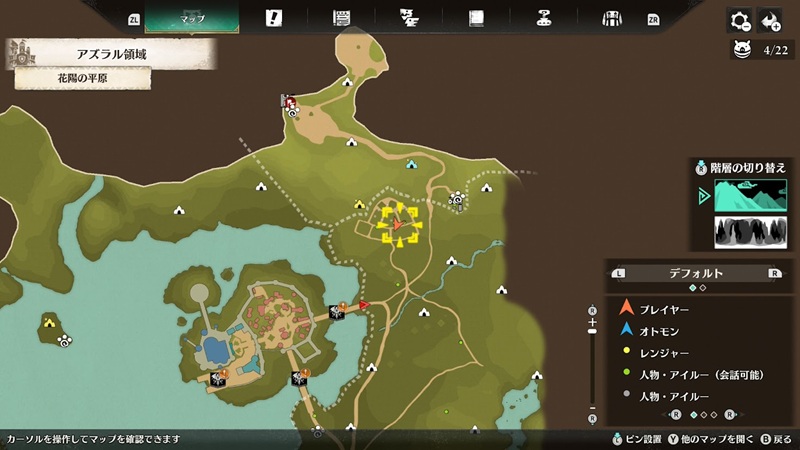
Task: Select the Map tab in top bar
Action: pos(192,18)
